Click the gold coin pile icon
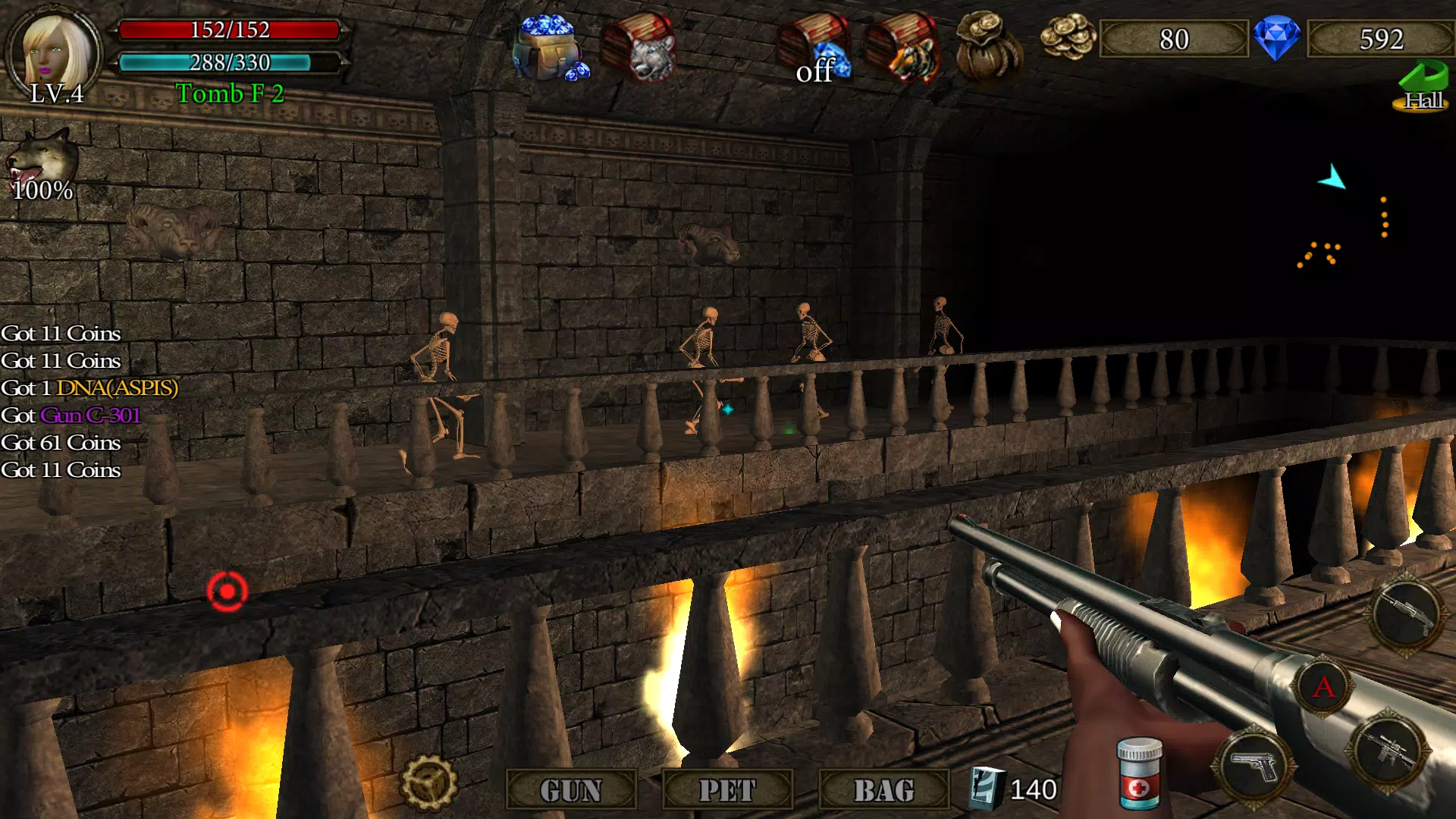The image size is (1456, 819). (1068, 36)
